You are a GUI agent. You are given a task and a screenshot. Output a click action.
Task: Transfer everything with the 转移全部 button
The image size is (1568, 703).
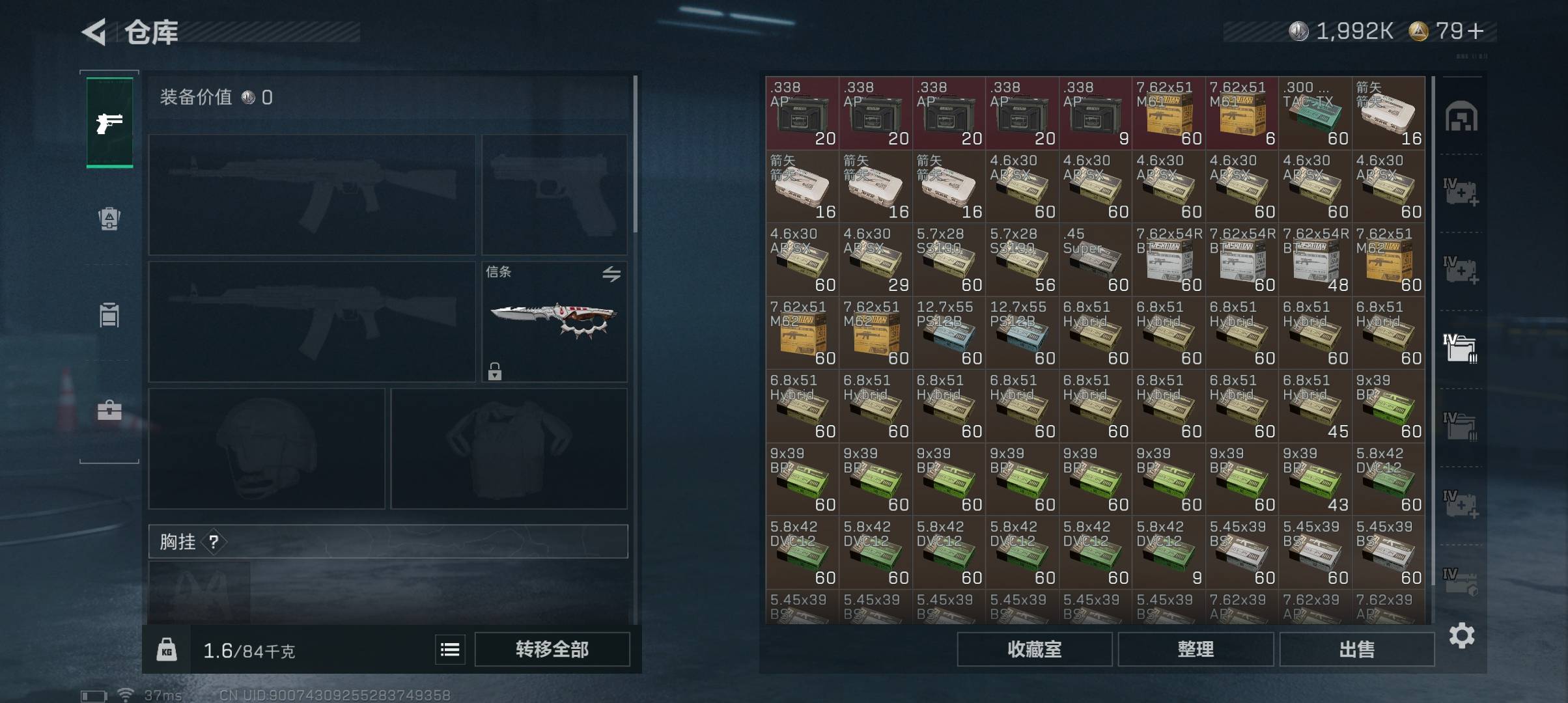pyautogui.click(x=552, y=649)
